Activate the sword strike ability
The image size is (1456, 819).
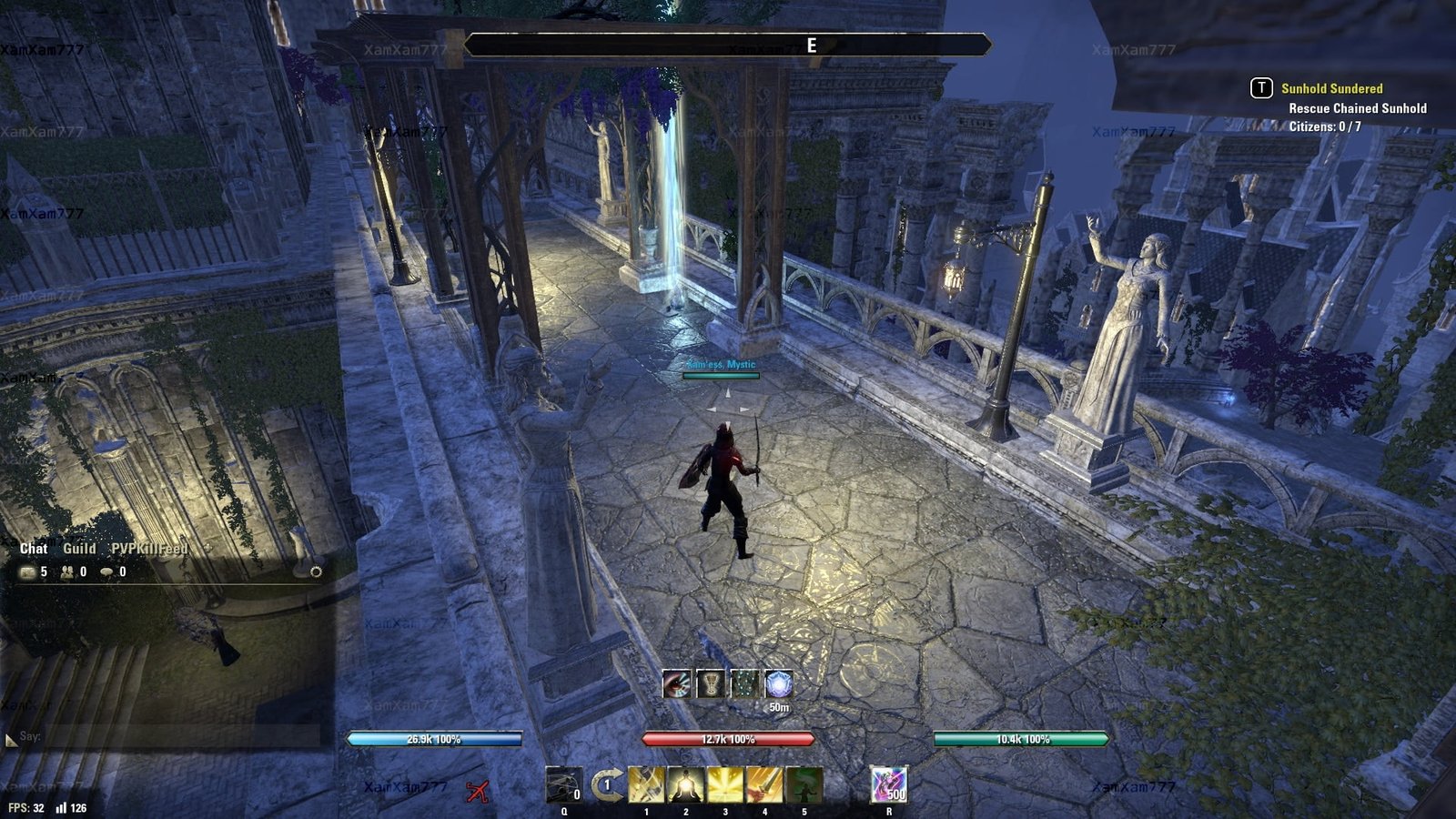pos(764,784)
